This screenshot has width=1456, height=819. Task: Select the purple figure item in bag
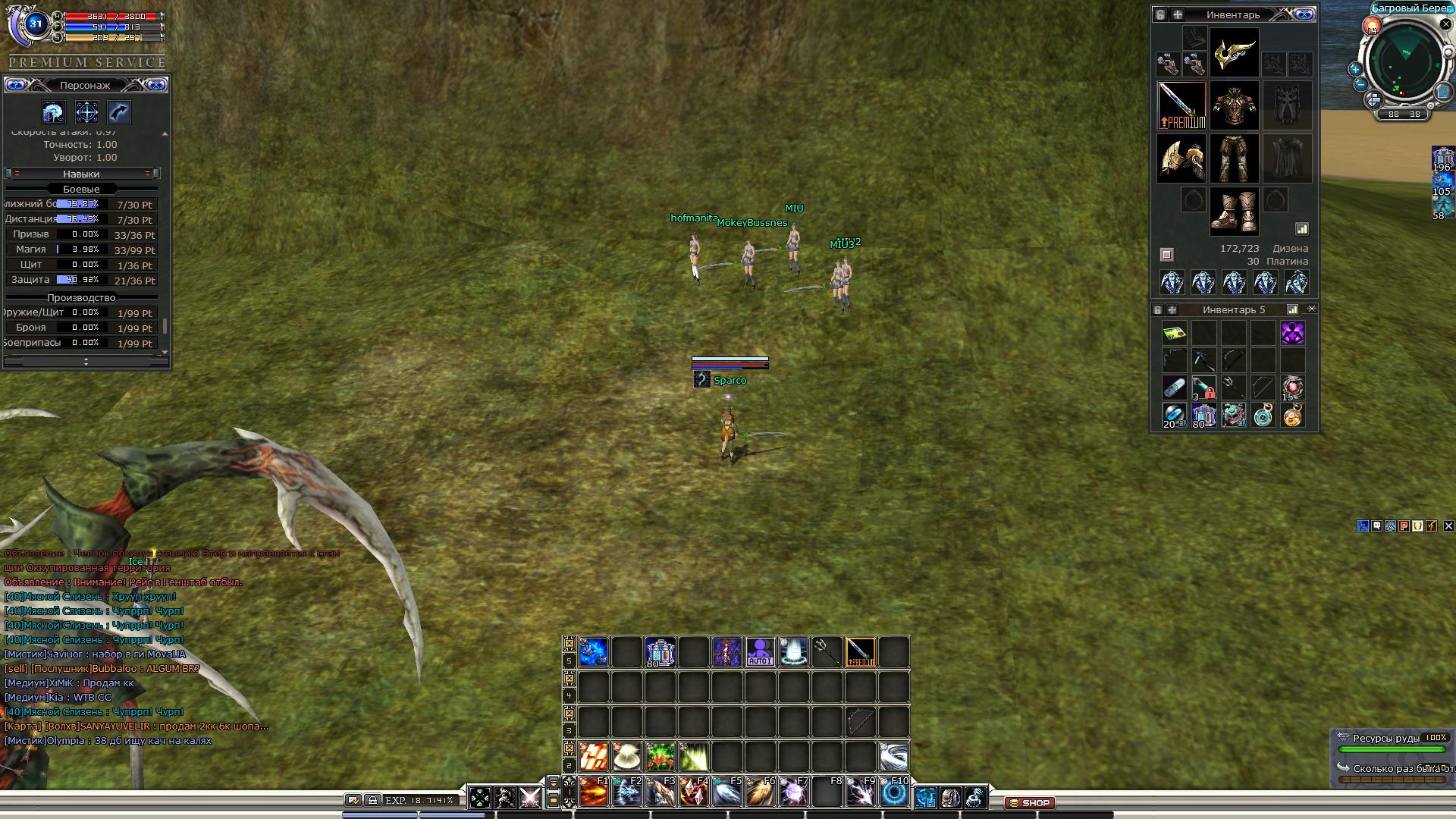tap(1292, 333)
